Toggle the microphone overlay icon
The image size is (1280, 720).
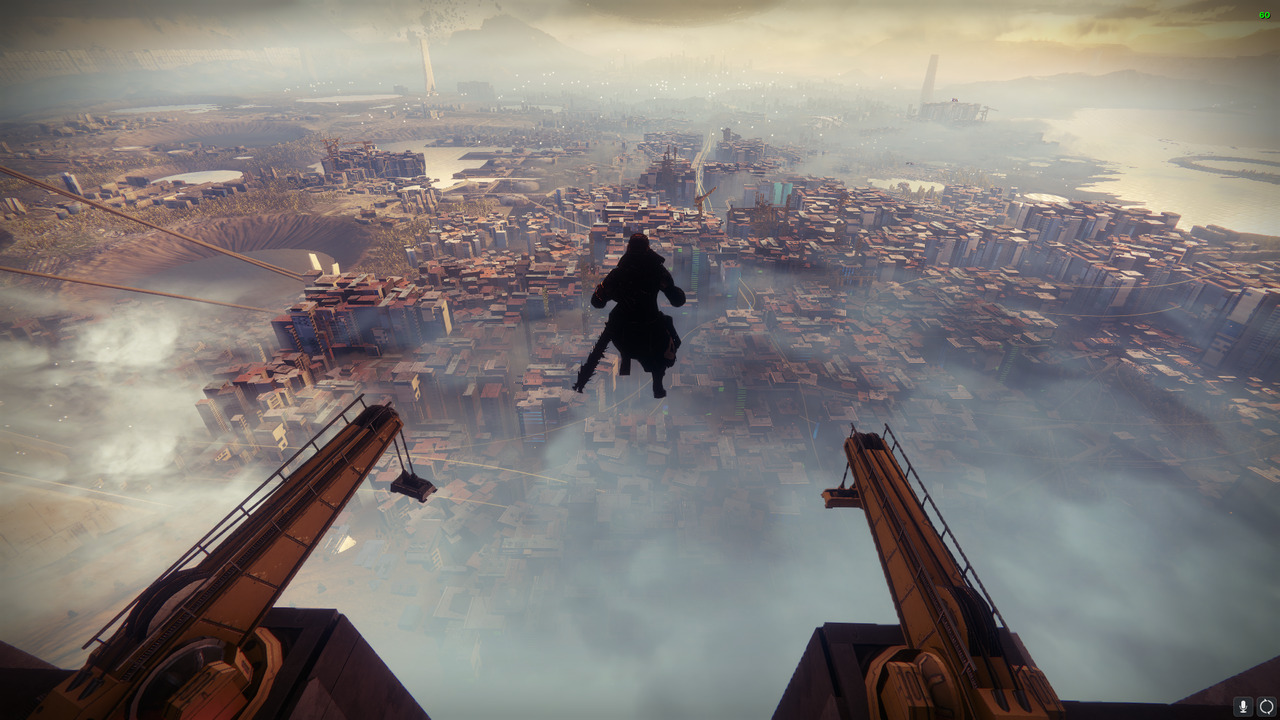[x=1243, y=707]
